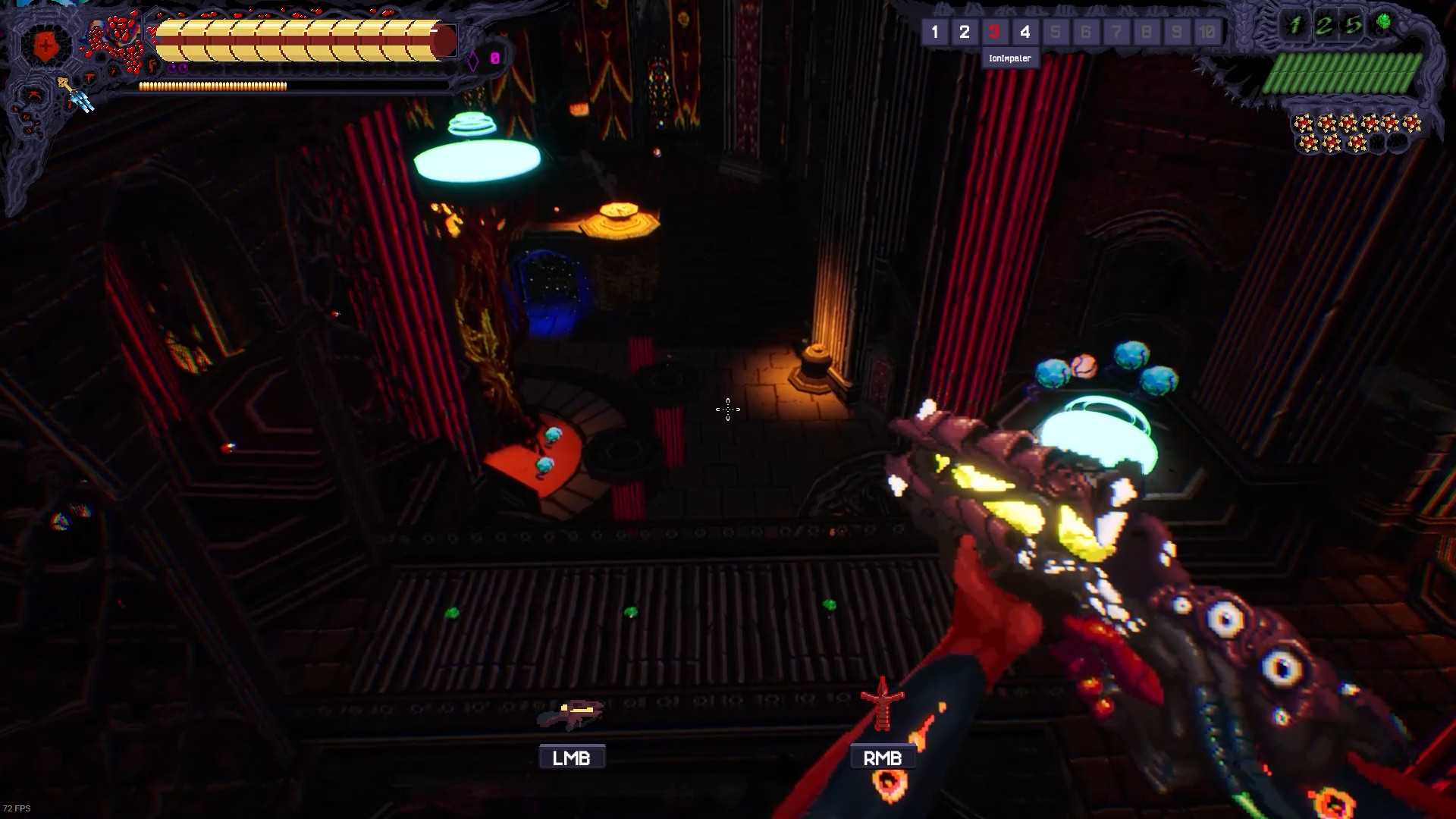The image size is (1456, 819).
Task: Expand weapon slot 5 in the weapon bar
Action: point(1056,33)
